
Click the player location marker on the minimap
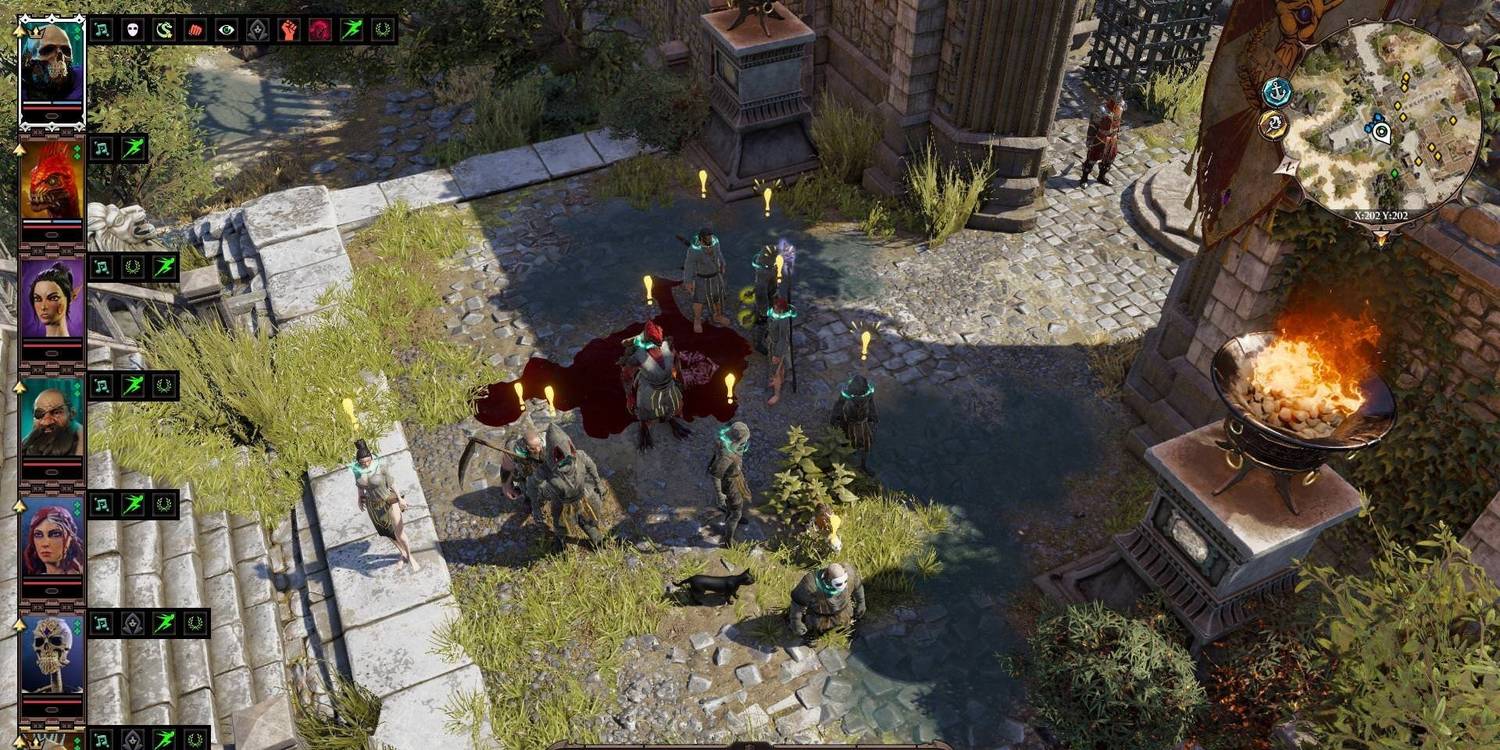(1381, 132)
